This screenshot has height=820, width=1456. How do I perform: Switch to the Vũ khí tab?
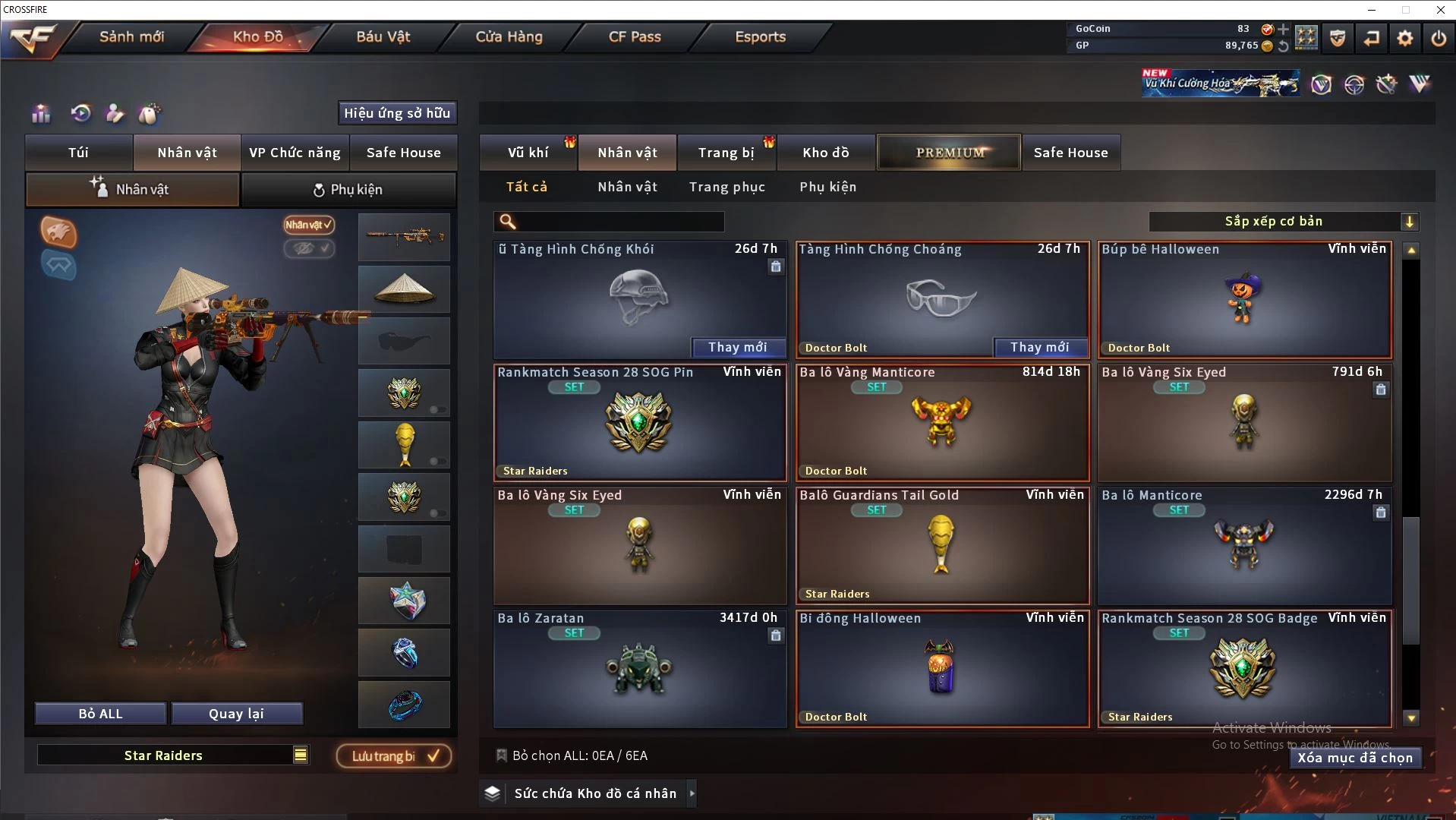coord(528,153)
